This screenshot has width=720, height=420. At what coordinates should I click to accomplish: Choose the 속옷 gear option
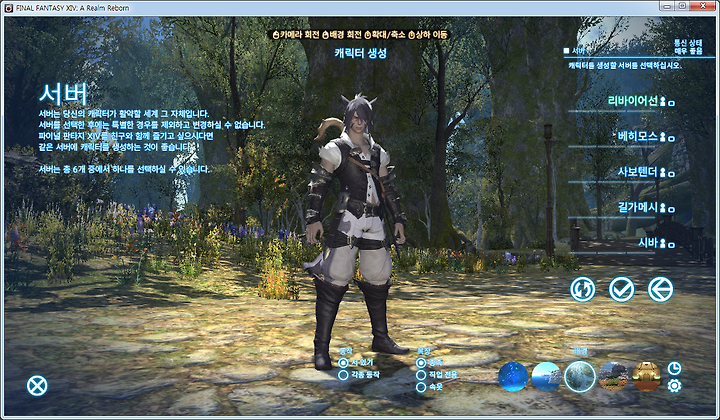(421, 386)
